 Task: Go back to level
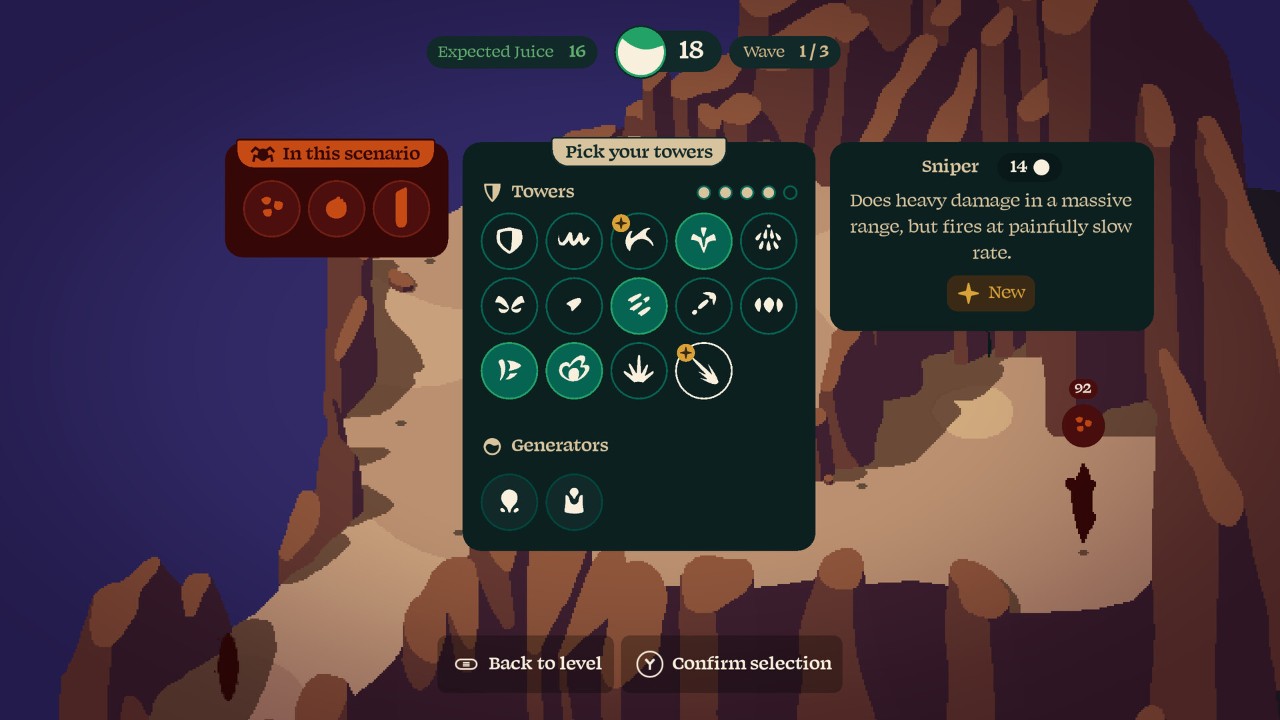[x=528, y=664]
